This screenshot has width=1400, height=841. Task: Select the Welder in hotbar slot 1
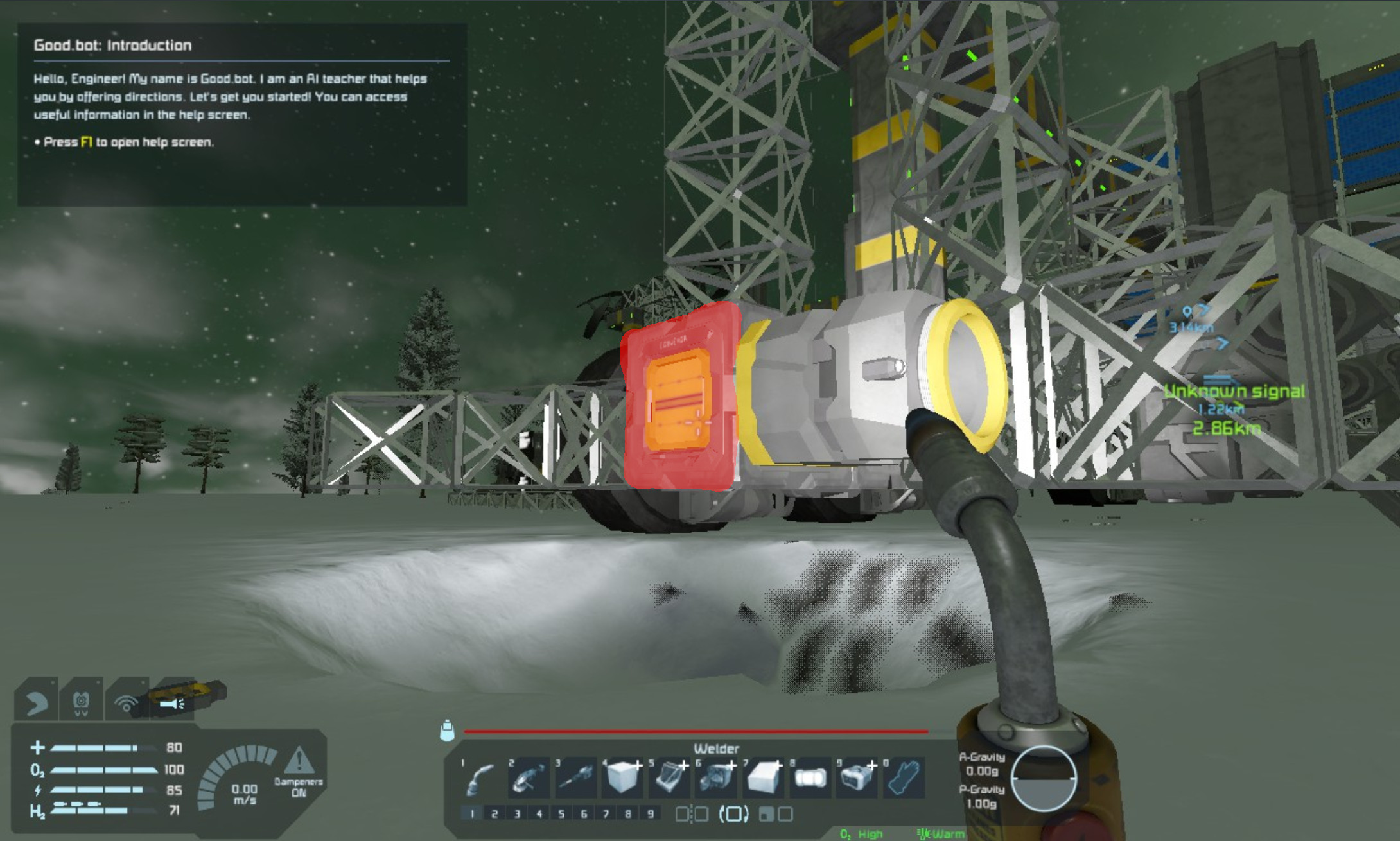tap(482, 777)
